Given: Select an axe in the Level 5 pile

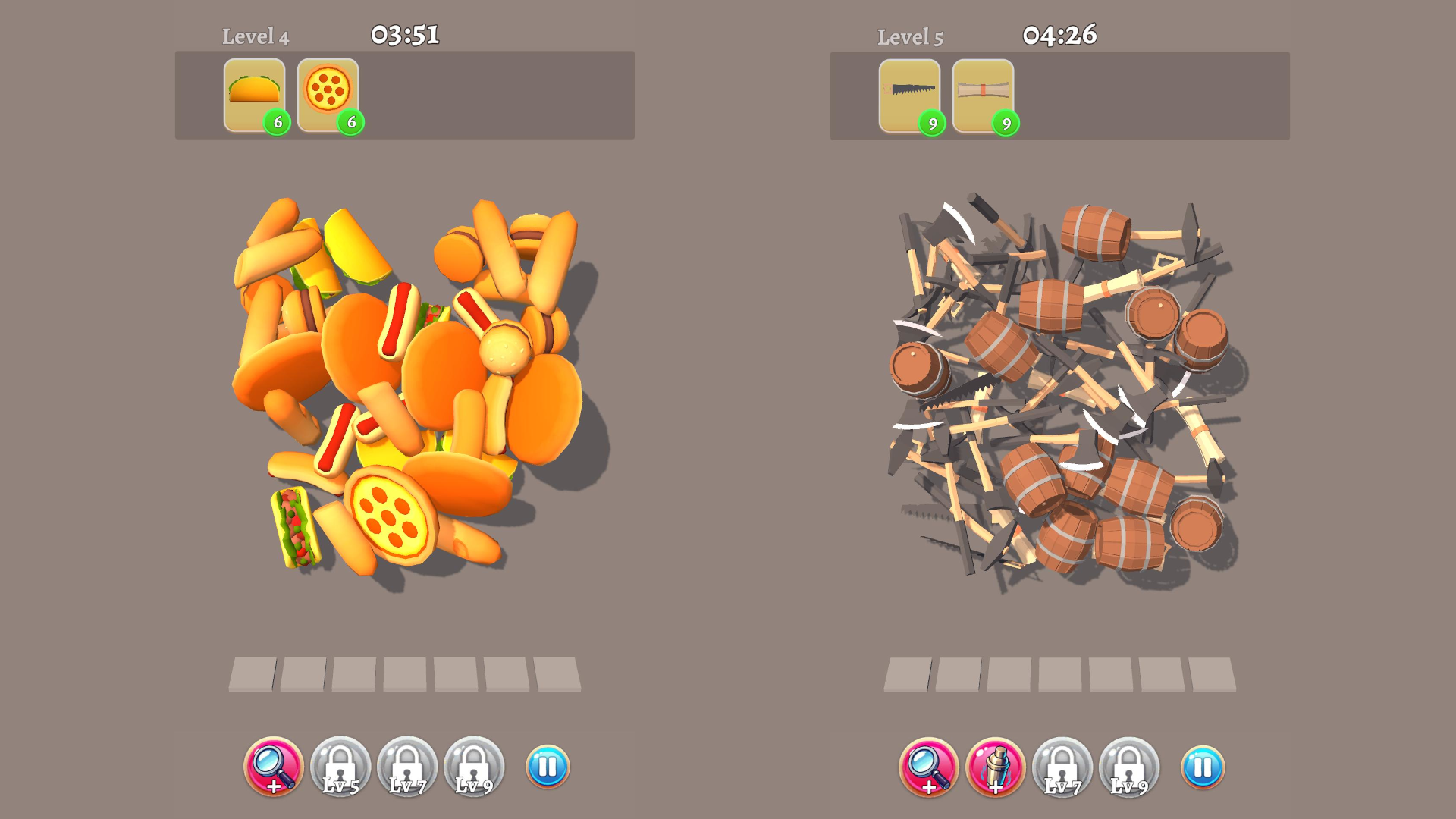Looking at the screenshot, I should tap(940, 227).
